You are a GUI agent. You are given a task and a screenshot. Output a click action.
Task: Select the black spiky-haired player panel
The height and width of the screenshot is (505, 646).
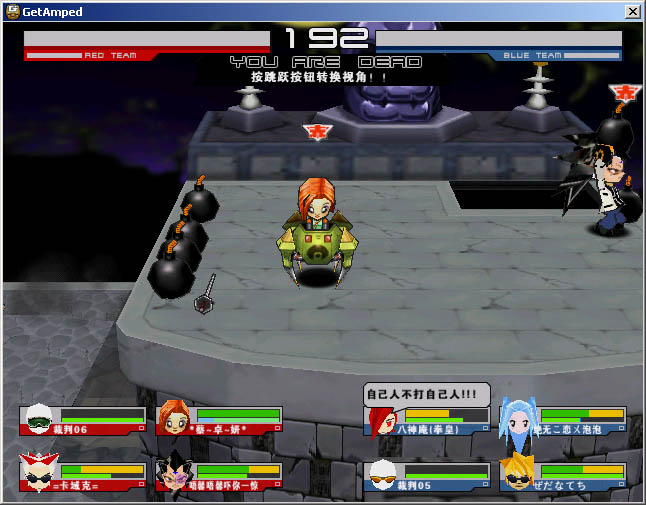219,475
